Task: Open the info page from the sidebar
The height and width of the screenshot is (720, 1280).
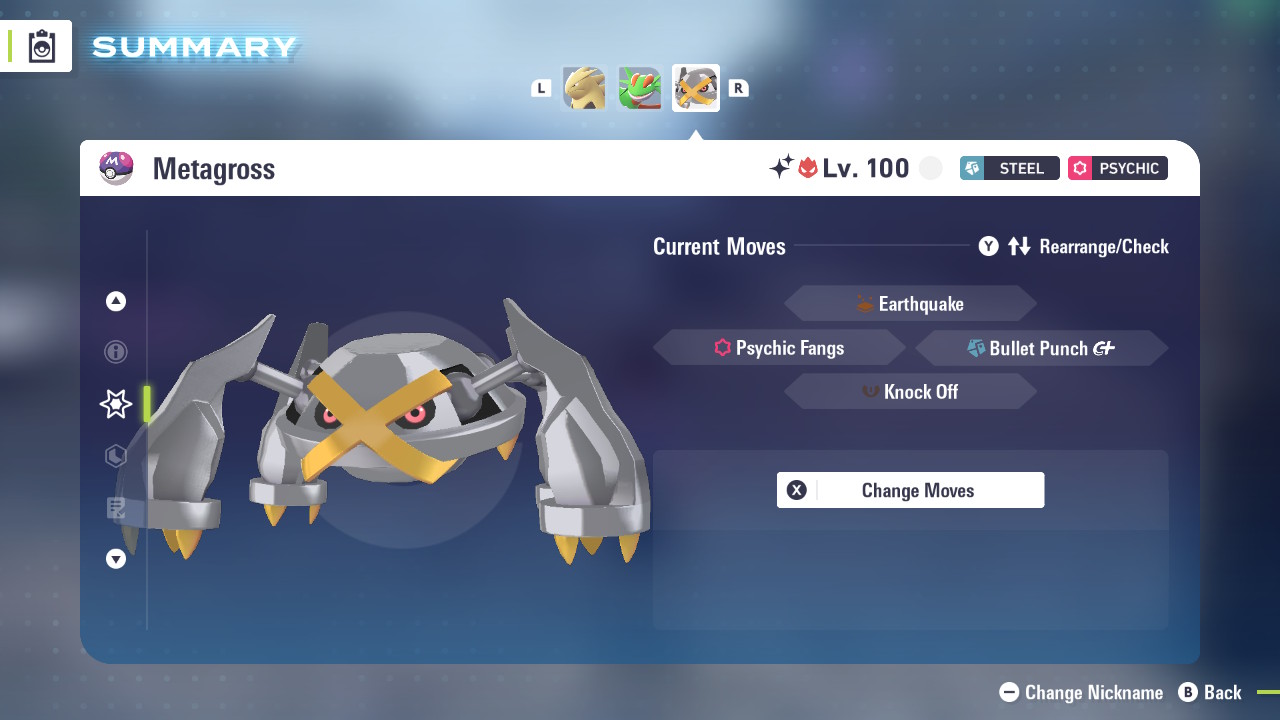Action: (115, 352)
